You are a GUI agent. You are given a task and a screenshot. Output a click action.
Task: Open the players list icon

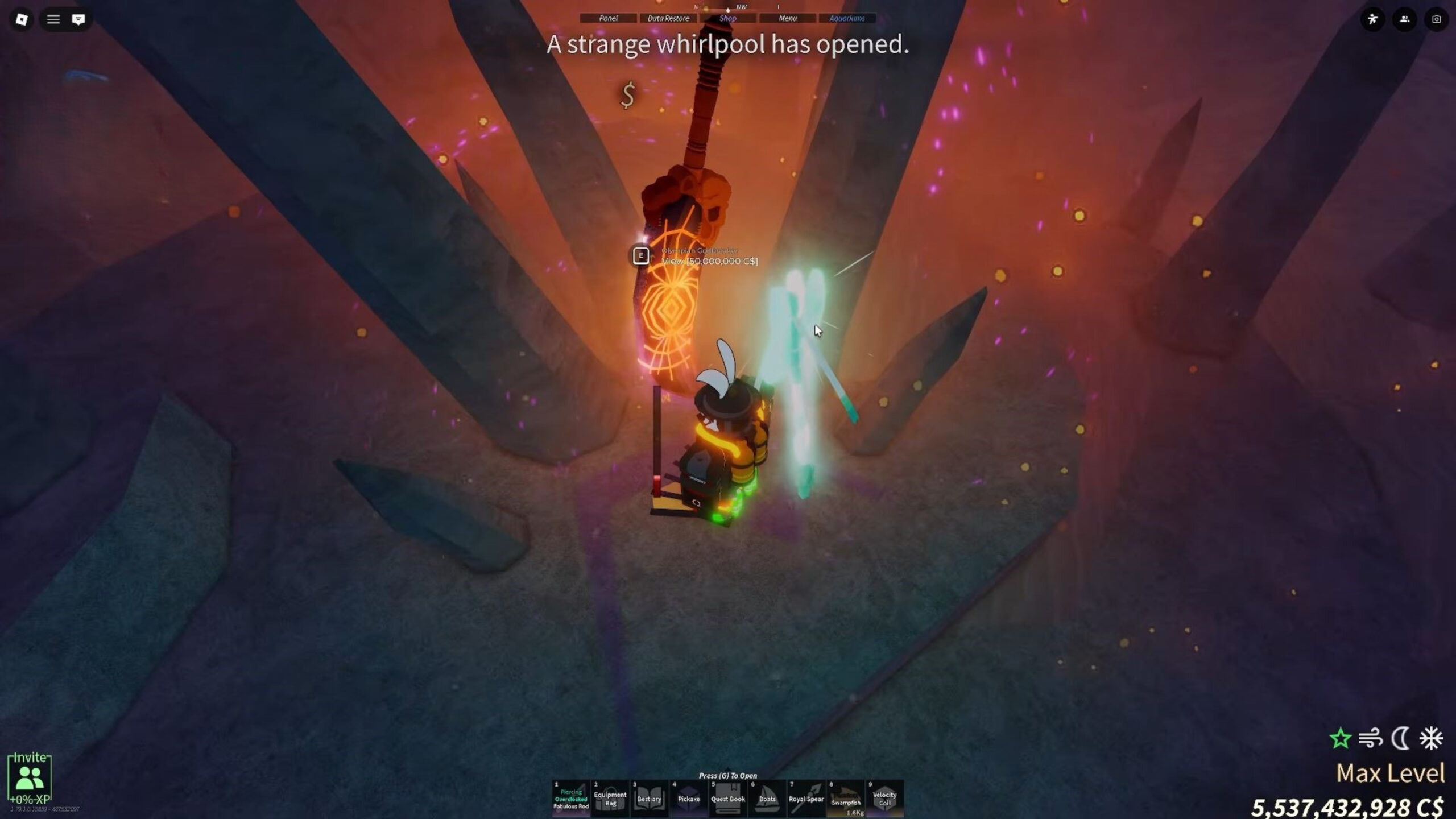[1404, 19]
